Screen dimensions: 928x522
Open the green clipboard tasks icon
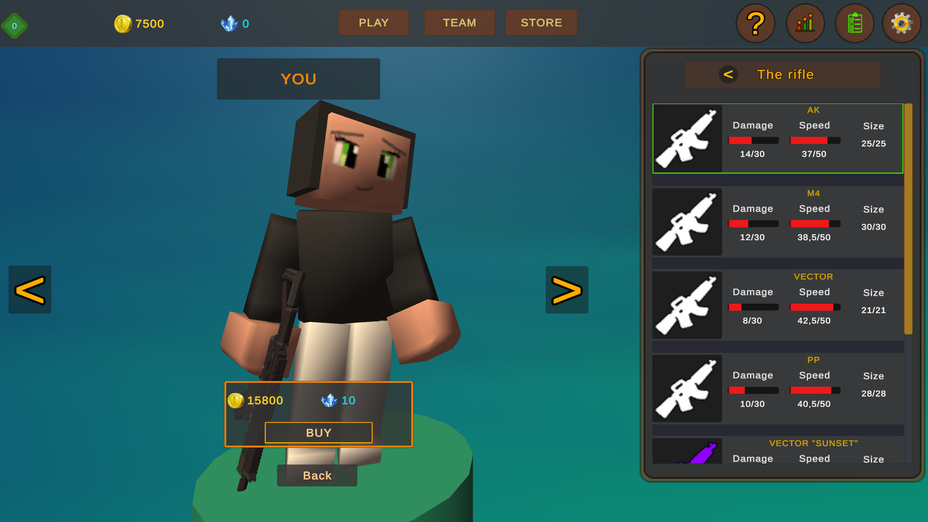pos(854,24)
